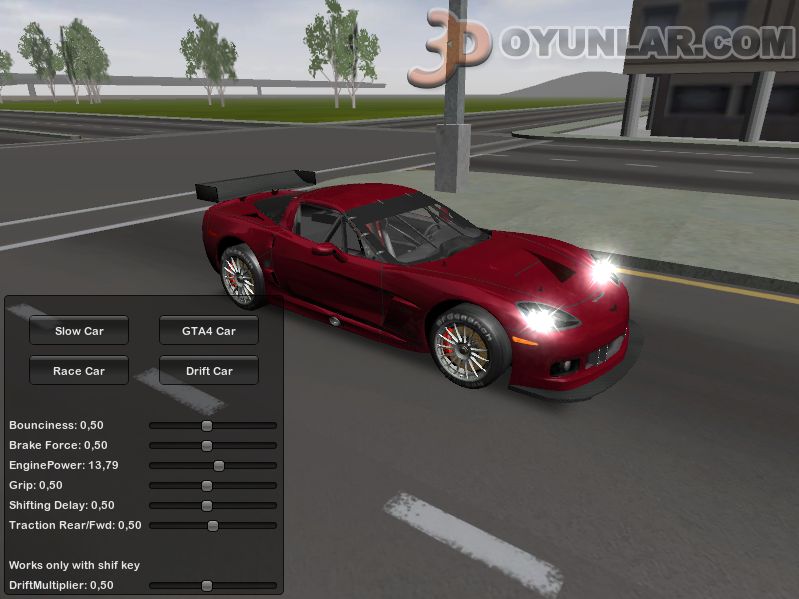The width and height of the screenshot is (799, 599).
Task: Click the DriftMultiplier slider
Action: click(207, 585)
